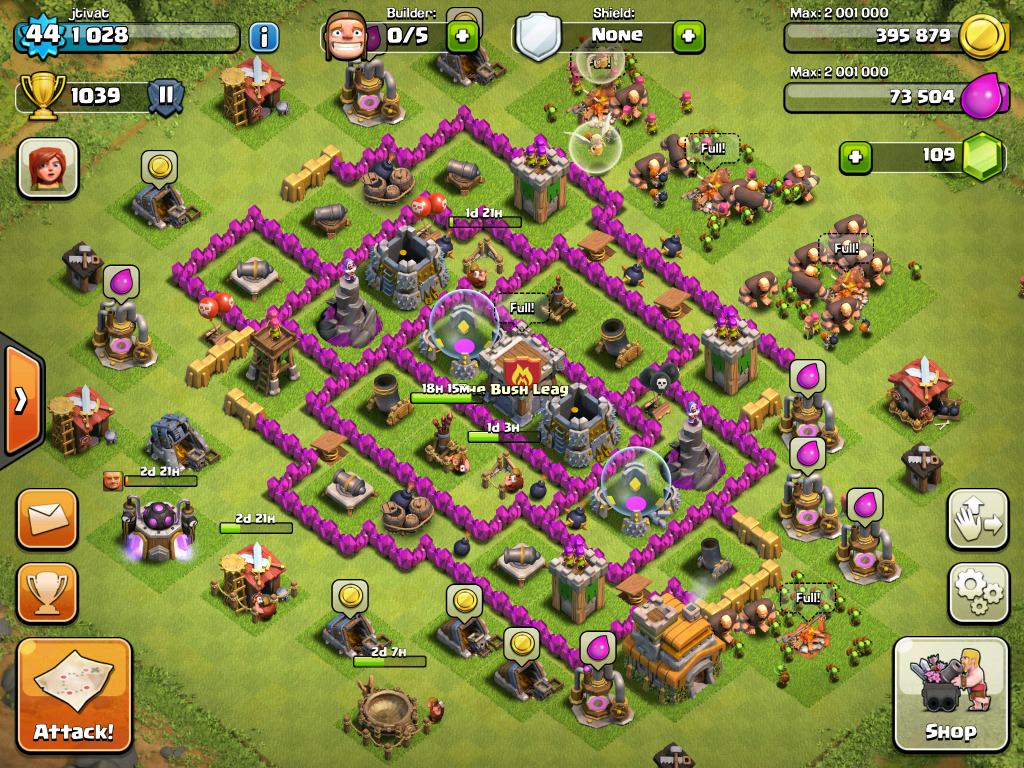Tap the Attack! button
Screen dimensions: 1024x768
[74, 693]
